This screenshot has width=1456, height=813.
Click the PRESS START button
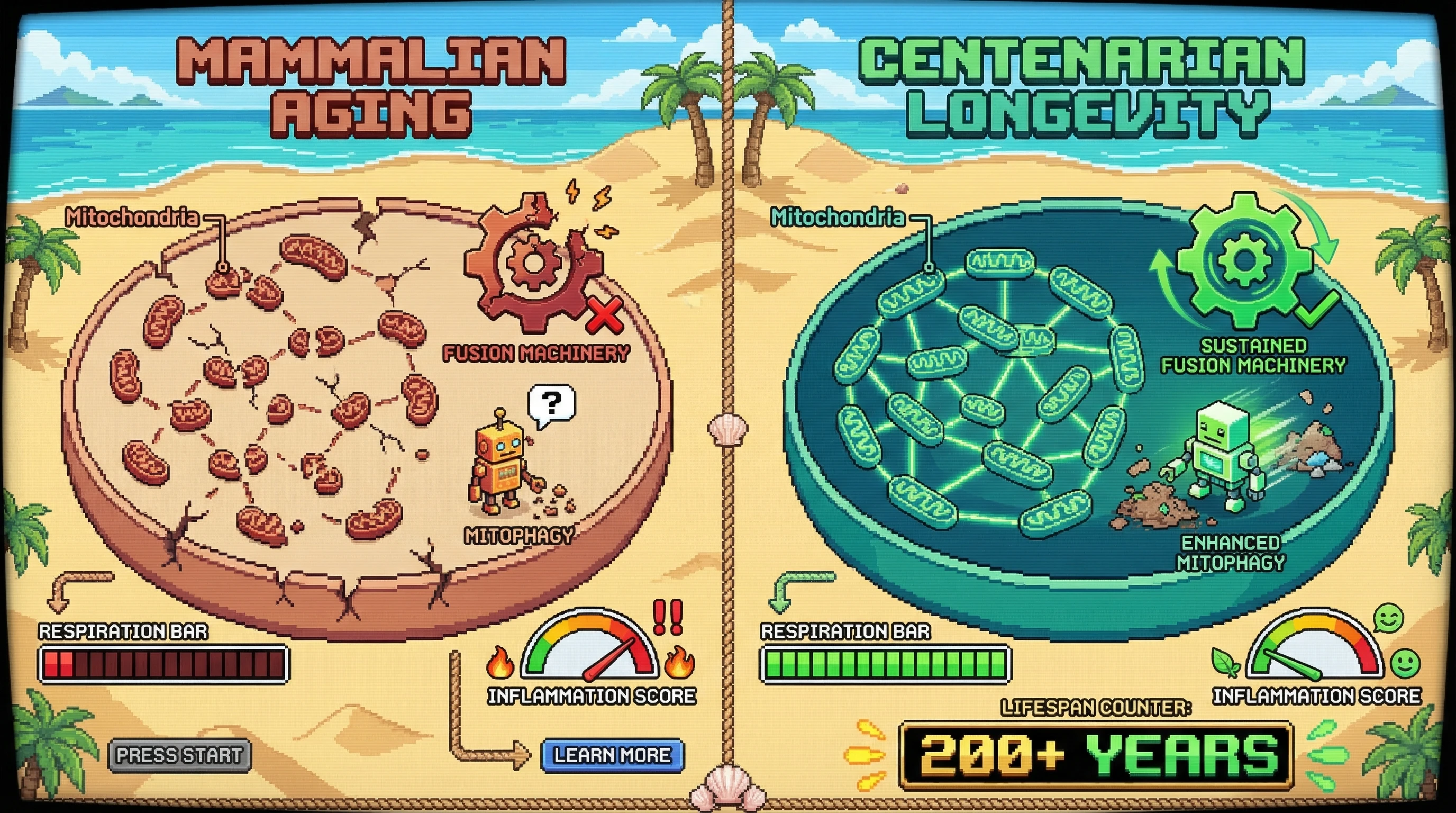179,755
